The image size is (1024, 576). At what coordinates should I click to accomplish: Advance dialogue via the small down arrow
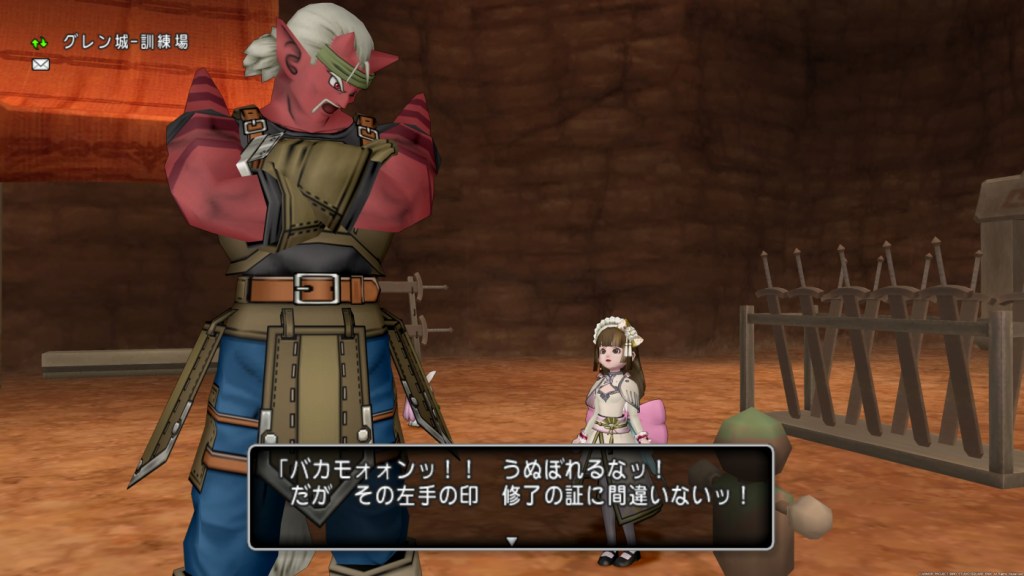point(511,541)
